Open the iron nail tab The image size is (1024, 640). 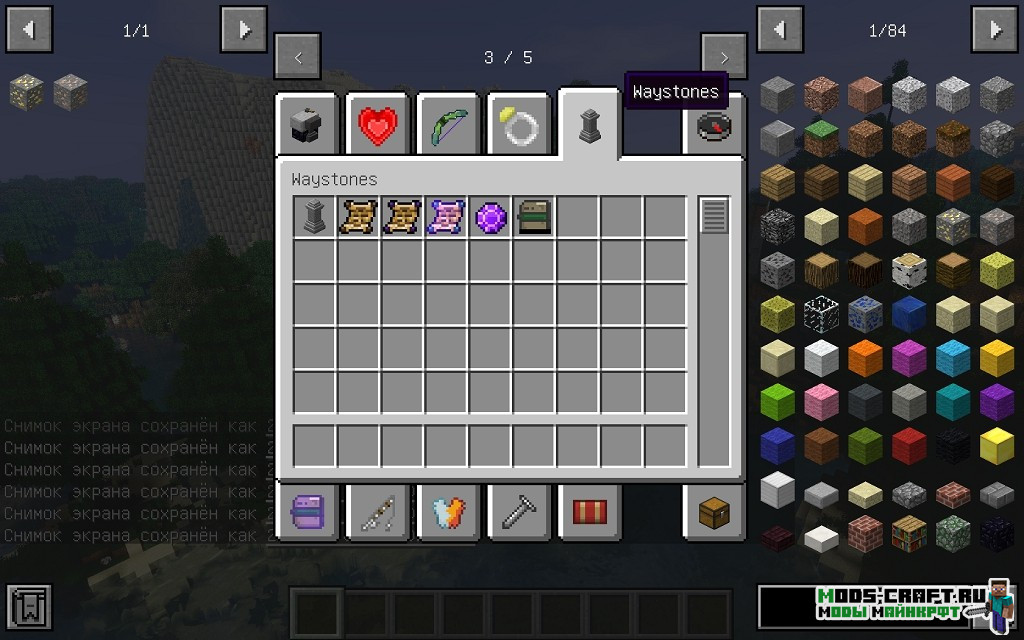518,514
